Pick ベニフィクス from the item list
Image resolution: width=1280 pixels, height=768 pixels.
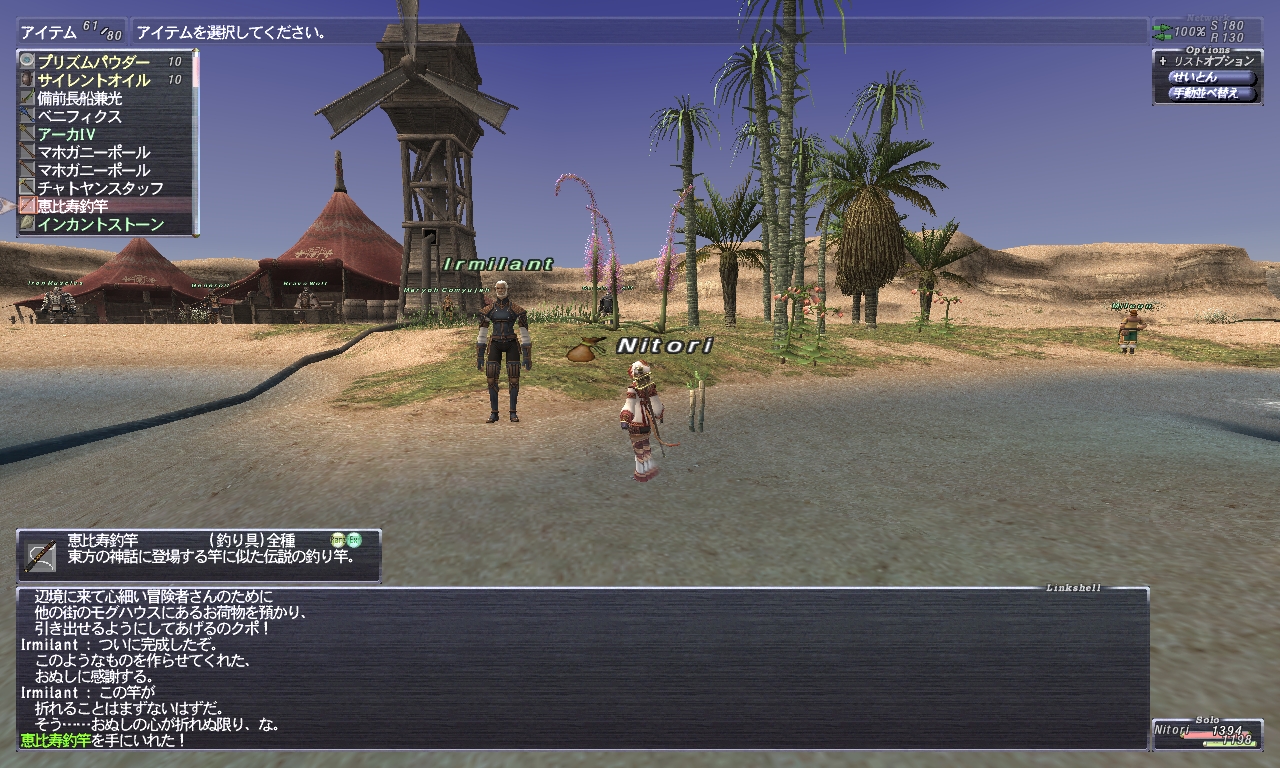tap(80, 116)
